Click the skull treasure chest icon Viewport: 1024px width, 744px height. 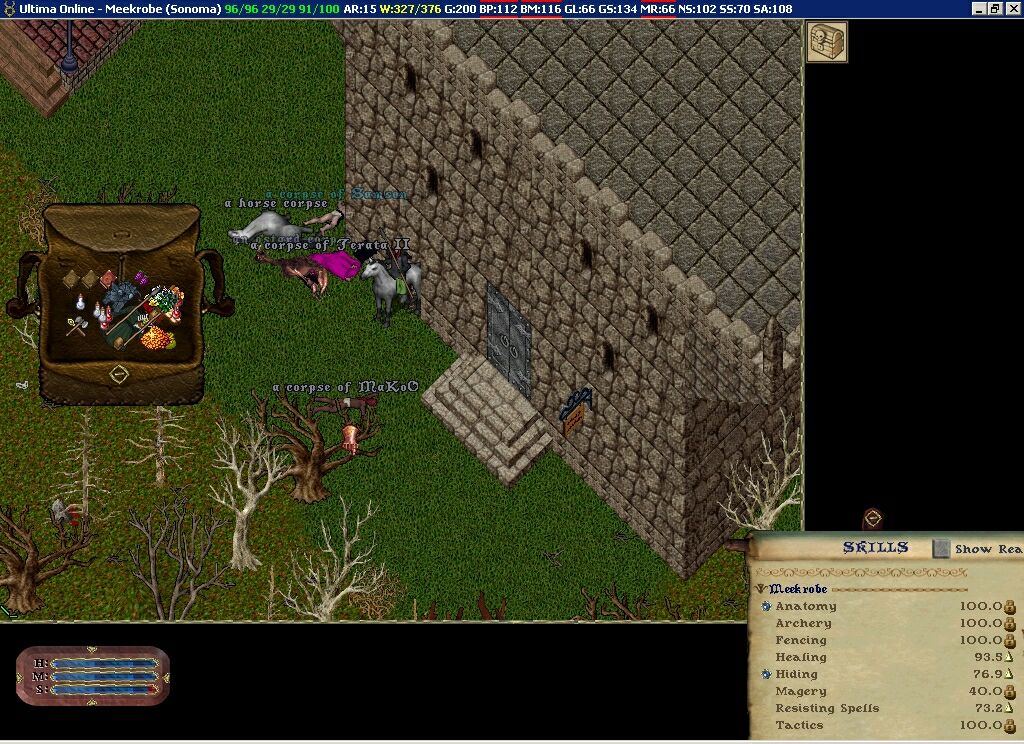pyautogui.click(x=827, y=42)
